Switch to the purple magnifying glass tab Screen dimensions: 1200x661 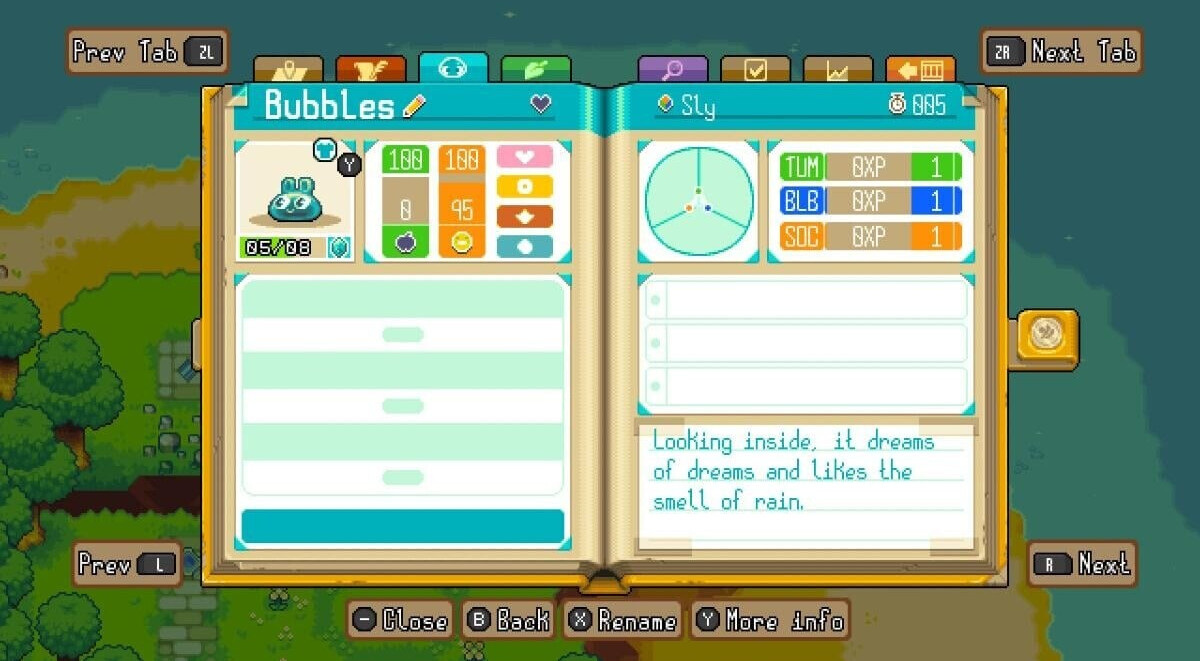(672, 70)
